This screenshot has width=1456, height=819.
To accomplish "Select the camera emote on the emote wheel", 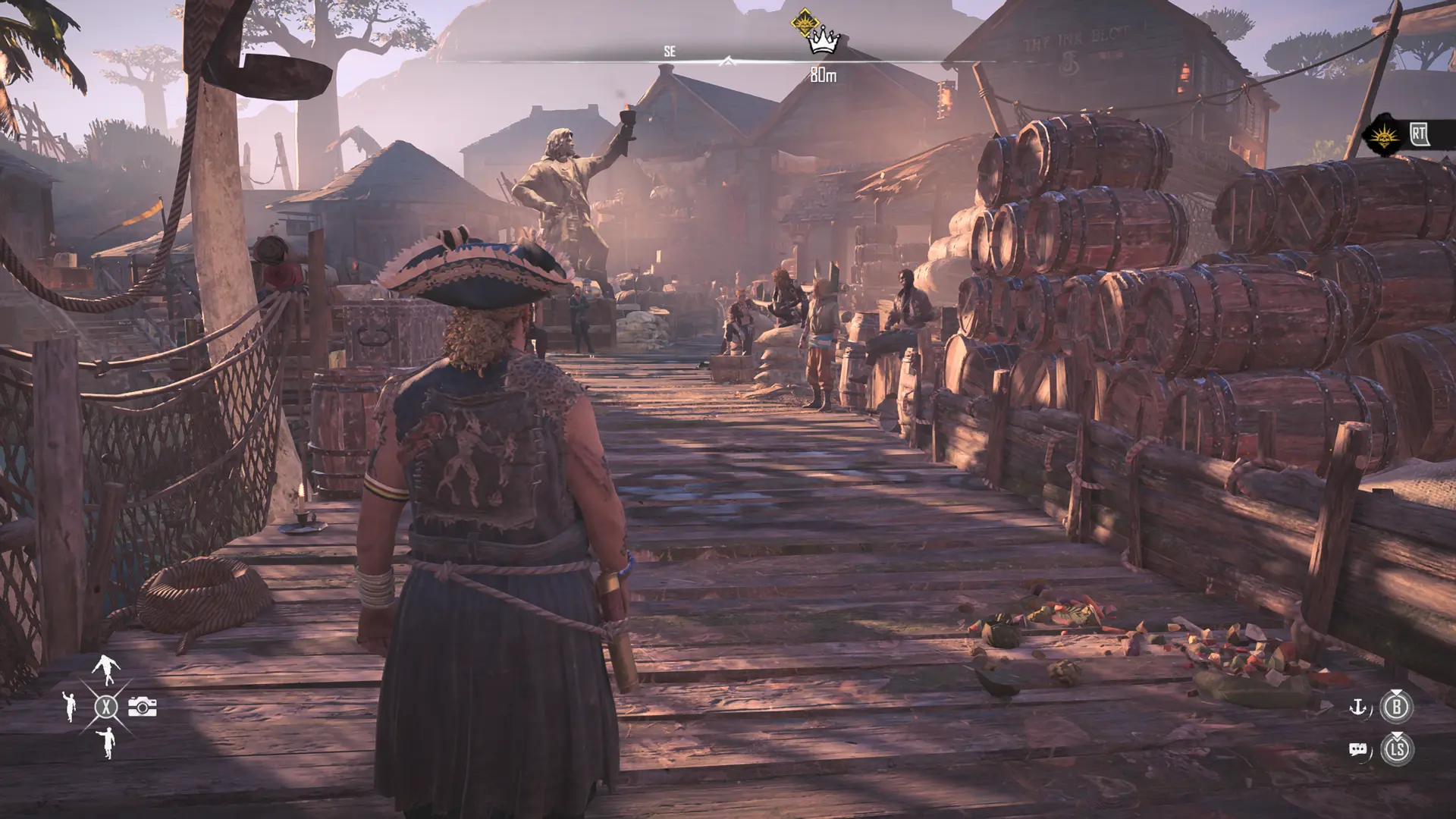I will tap(142, 706).
